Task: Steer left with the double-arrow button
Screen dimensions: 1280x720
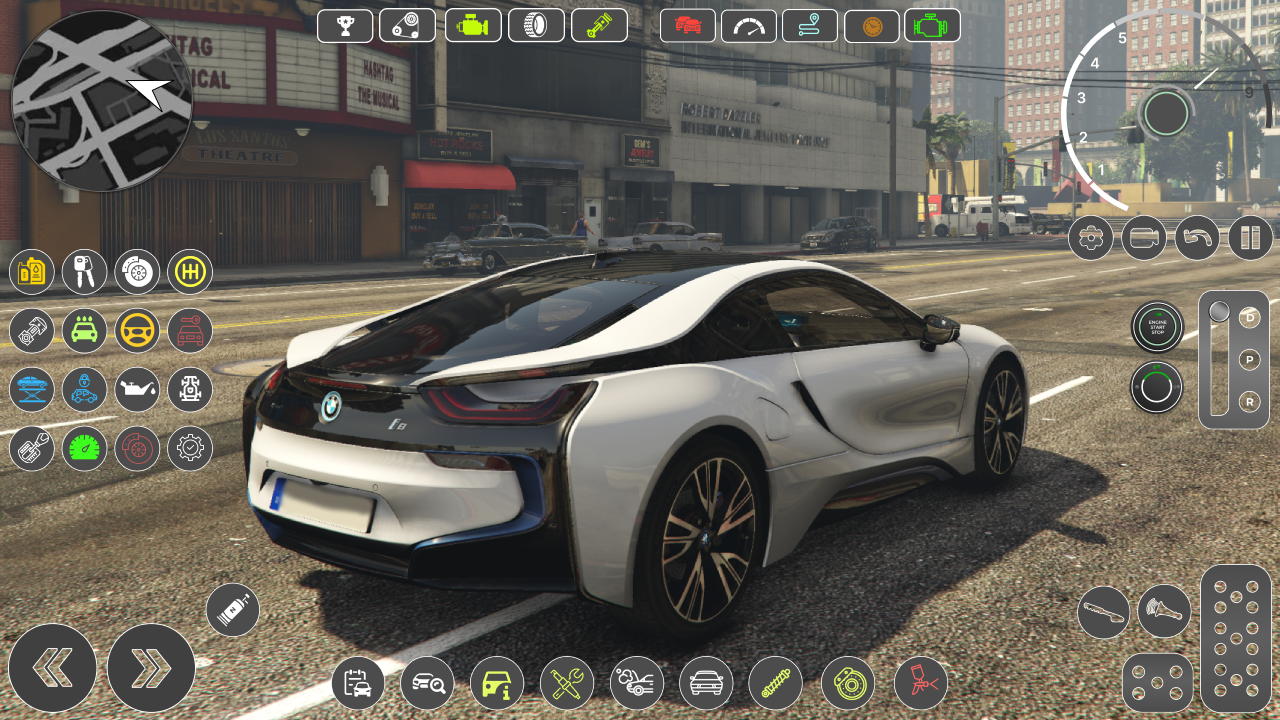Action: 52,668
